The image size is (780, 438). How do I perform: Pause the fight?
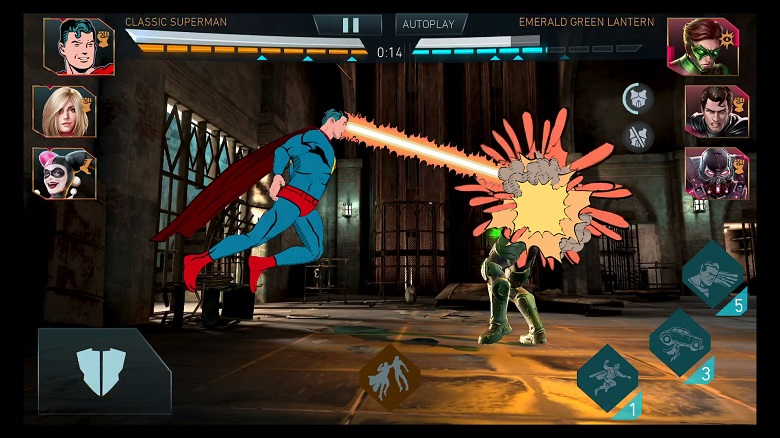tap(350, 25)
